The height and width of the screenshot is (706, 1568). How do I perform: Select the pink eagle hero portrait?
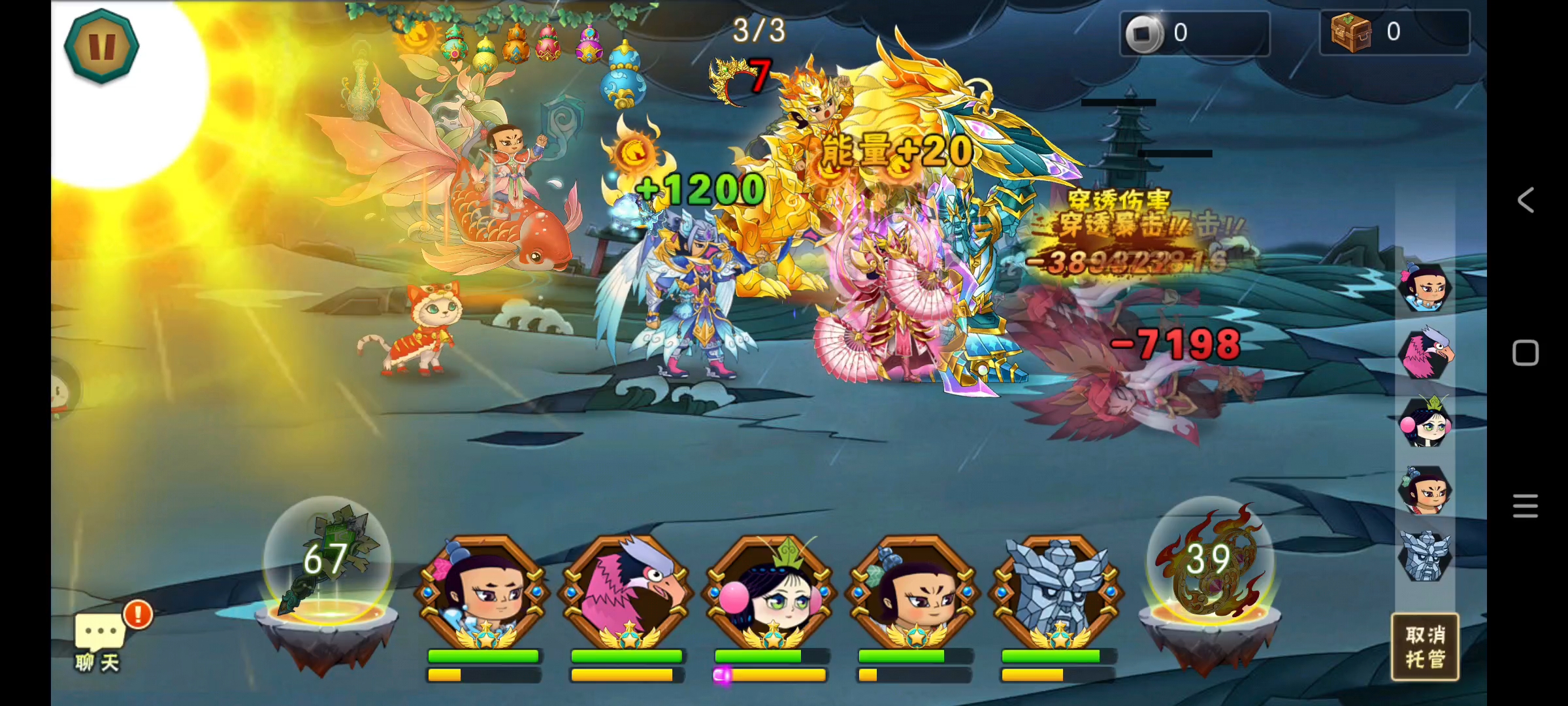point(627,592)
